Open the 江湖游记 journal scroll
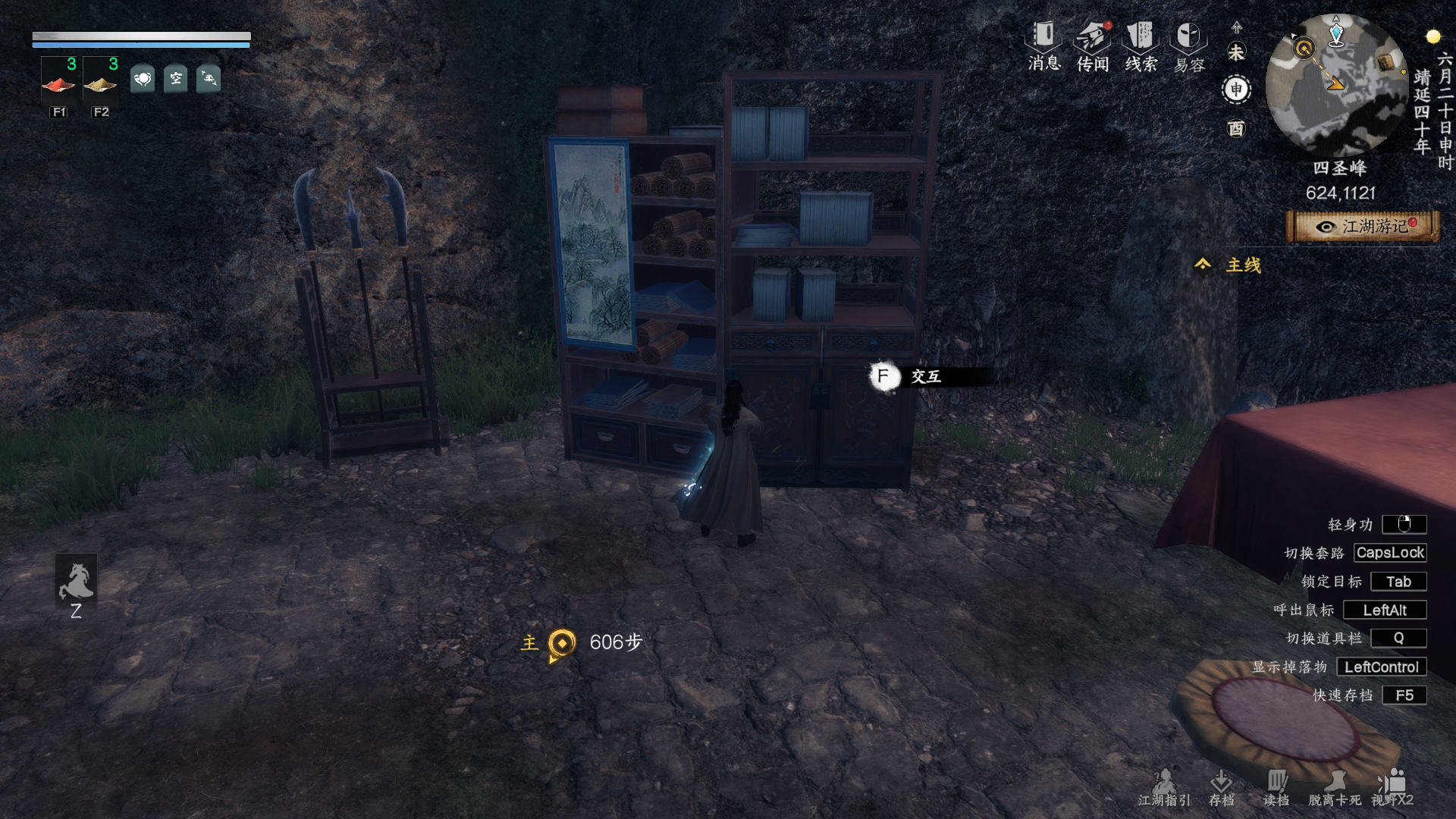The height and width of the screenshot is (819, 1456). tap(1363, 227)
